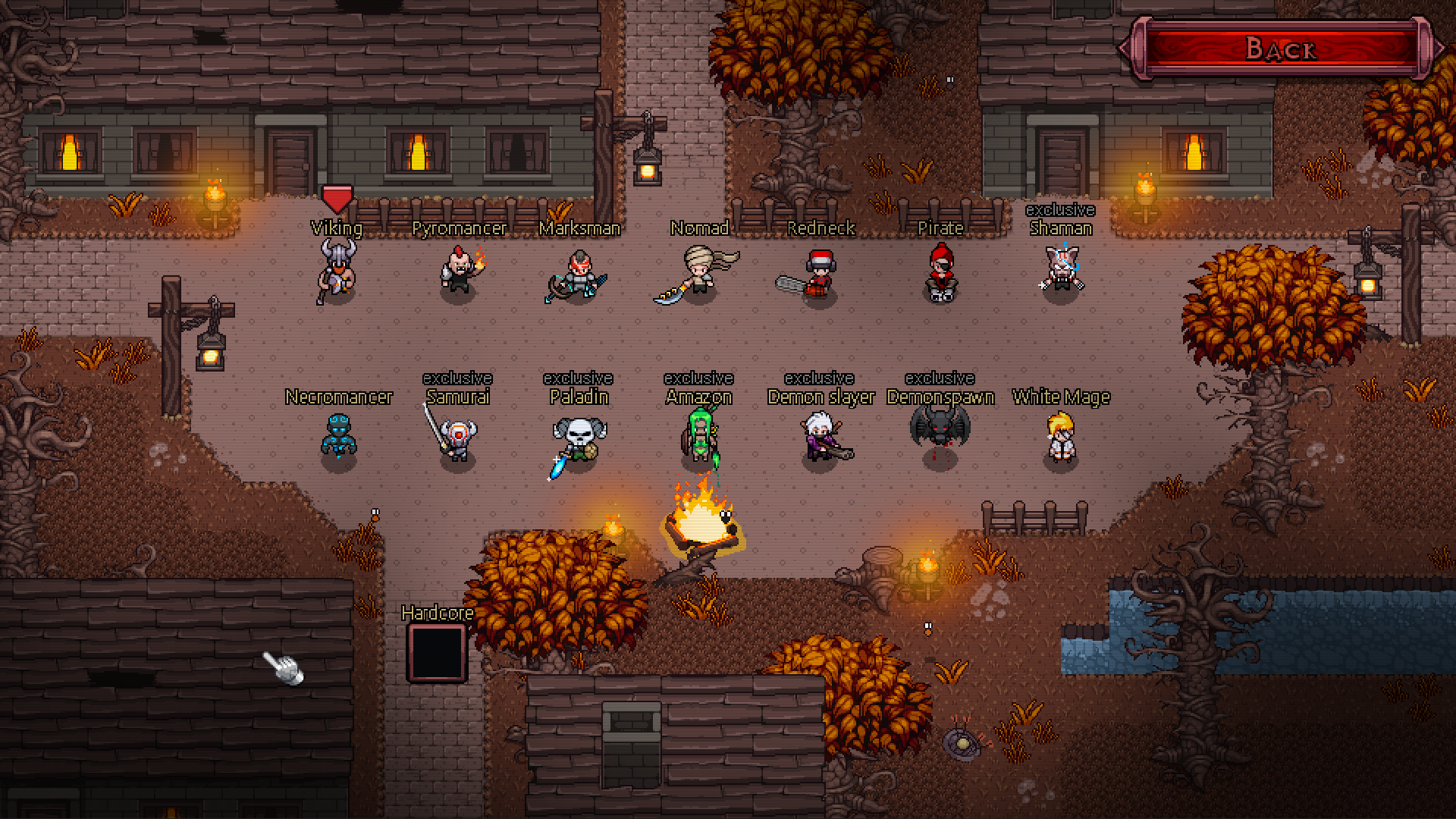Screen dimensions: 1456x819
Task: Choose the Pyromancer class
Action: pyautogui.click(x=460, y=271)
